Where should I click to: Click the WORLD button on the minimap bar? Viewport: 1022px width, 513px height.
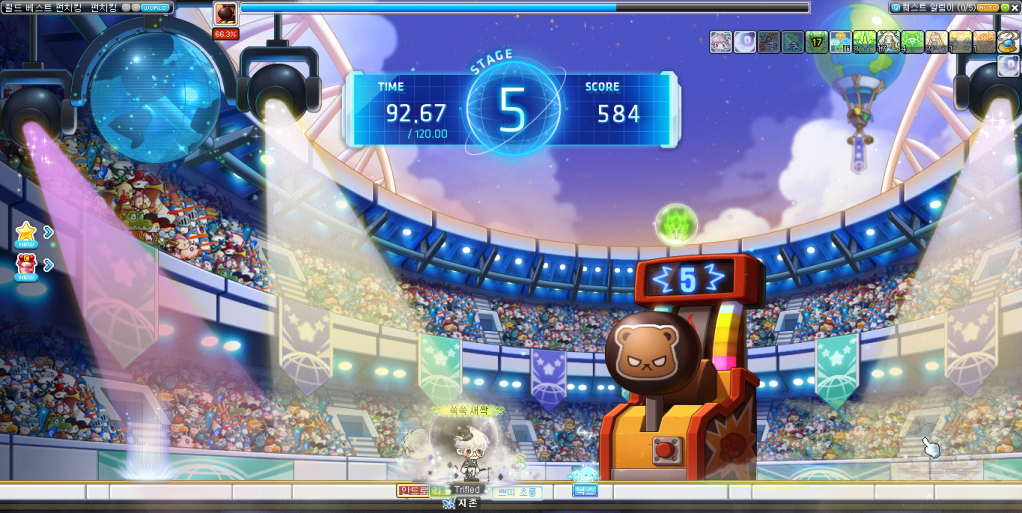[155, 7]
